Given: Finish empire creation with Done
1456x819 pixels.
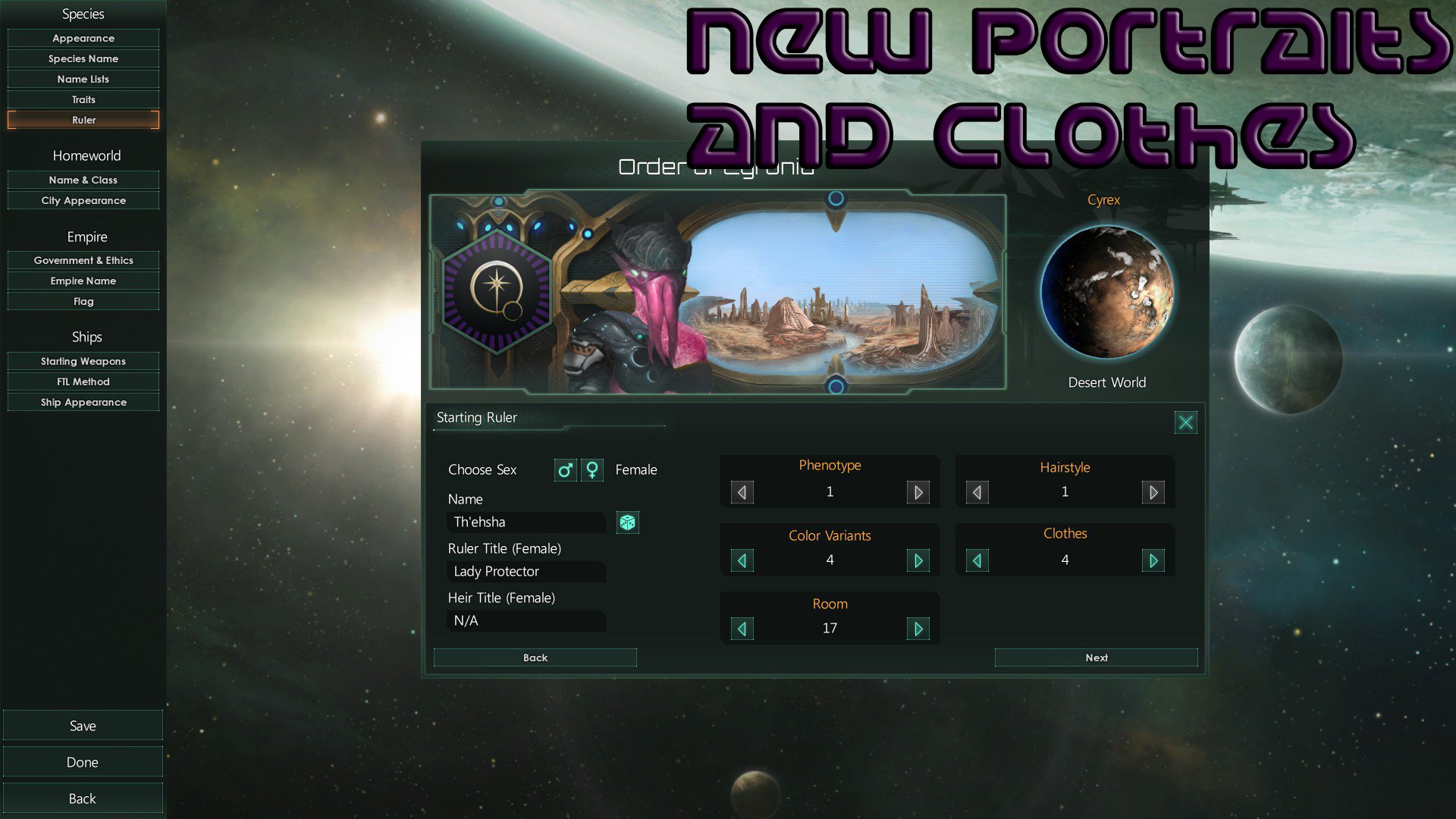Looking at the screenshot, I should click(83, 762).
